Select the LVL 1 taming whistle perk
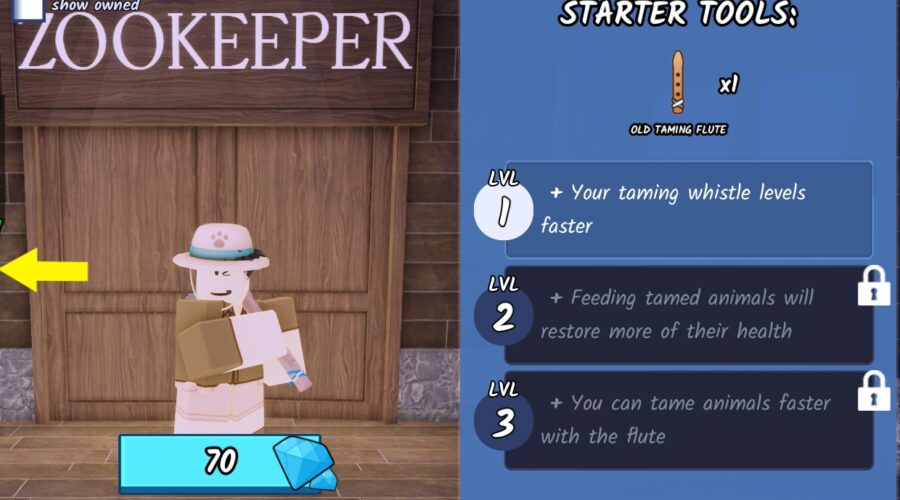This screenshot has width=900, height=500. click(x=688, y=210)
